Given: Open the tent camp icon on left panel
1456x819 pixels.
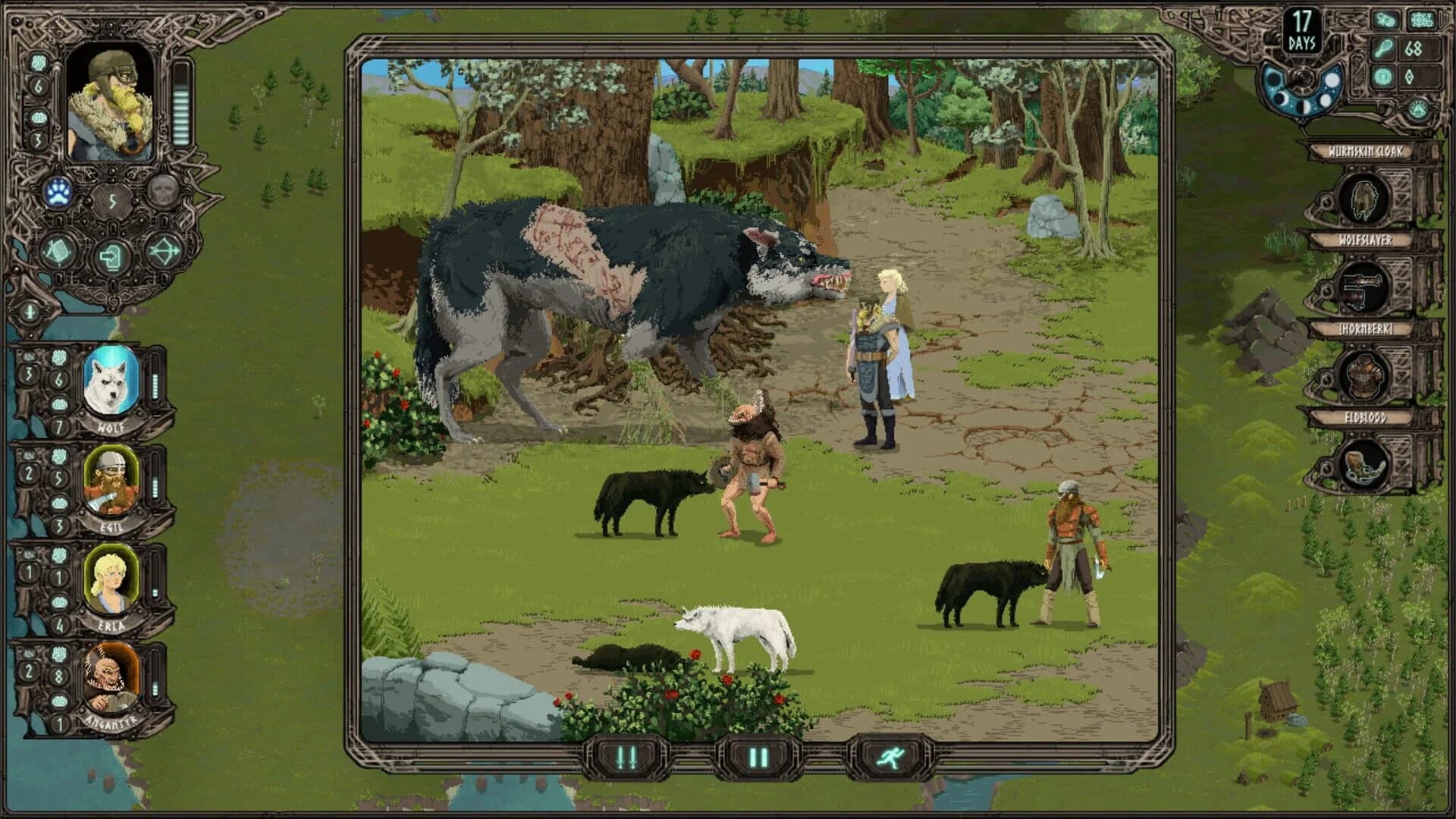Looking at the screenshot, I should [x=58, y=253].
